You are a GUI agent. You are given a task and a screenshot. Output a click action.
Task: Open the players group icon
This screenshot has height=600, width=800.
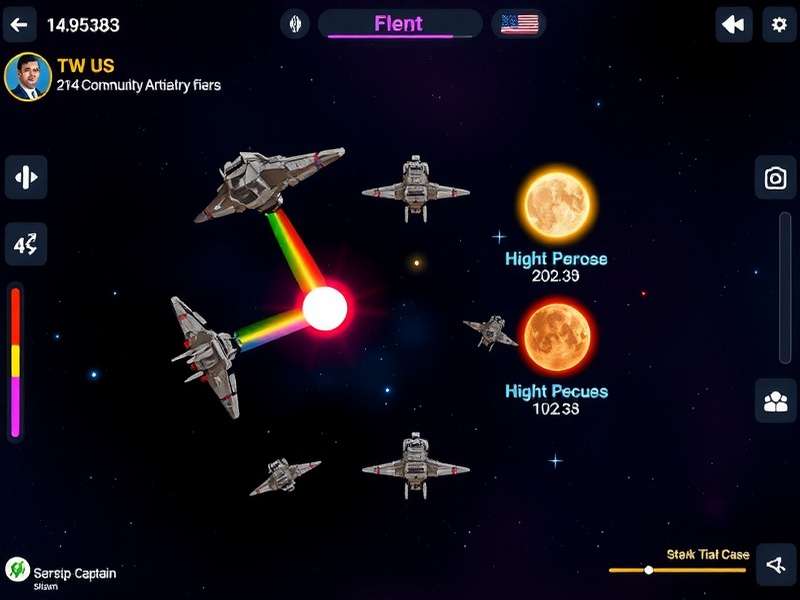click(775, 401)
